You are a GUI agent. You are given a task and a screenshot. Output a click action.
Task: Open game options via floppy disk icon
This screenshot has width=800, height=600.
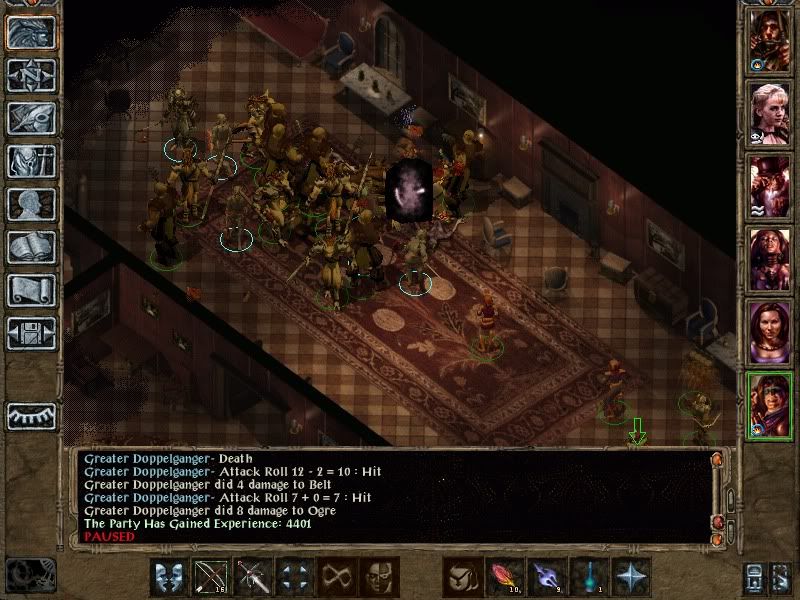[x=31, y=333]
